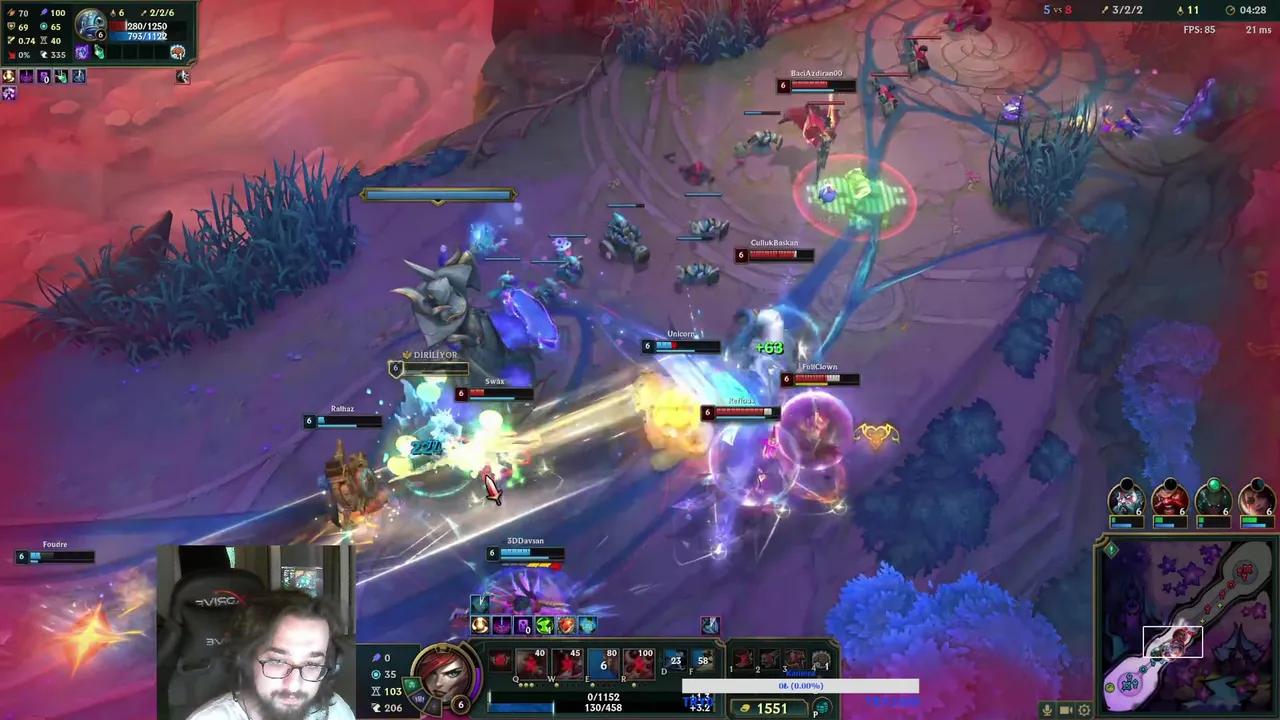1280x720 pixels.
Task: Activate the R ultimate ability icon
Action: [x=637, y=662]
